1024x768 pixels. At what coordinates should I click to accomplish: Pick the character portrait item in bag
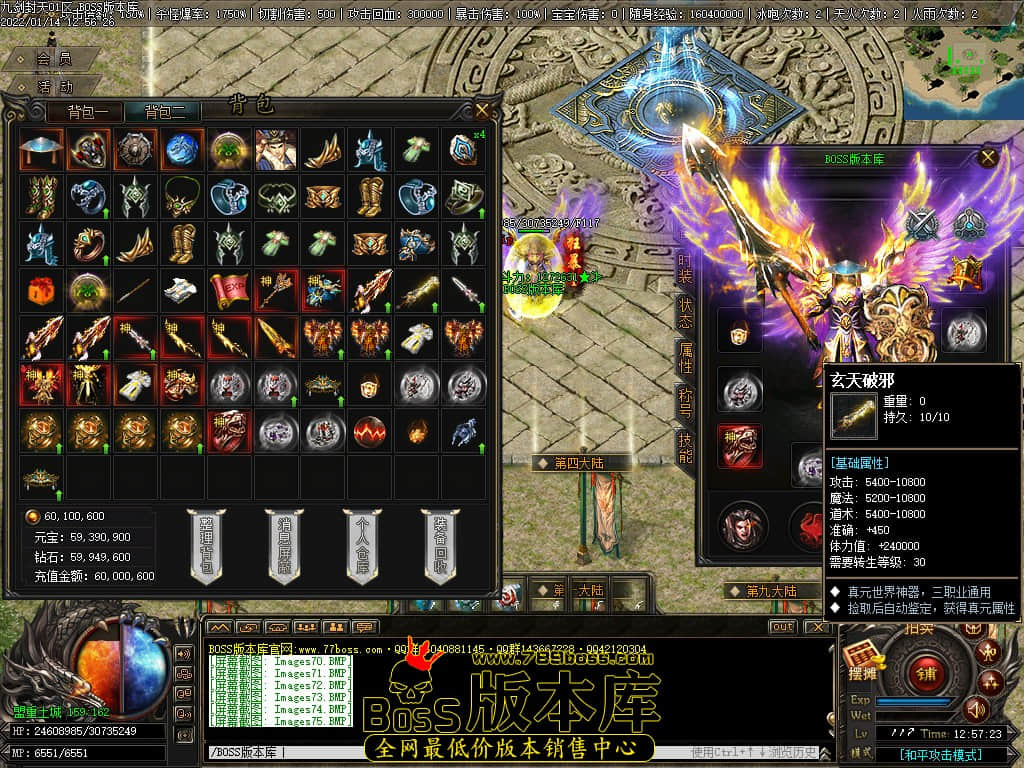[275, 149]
